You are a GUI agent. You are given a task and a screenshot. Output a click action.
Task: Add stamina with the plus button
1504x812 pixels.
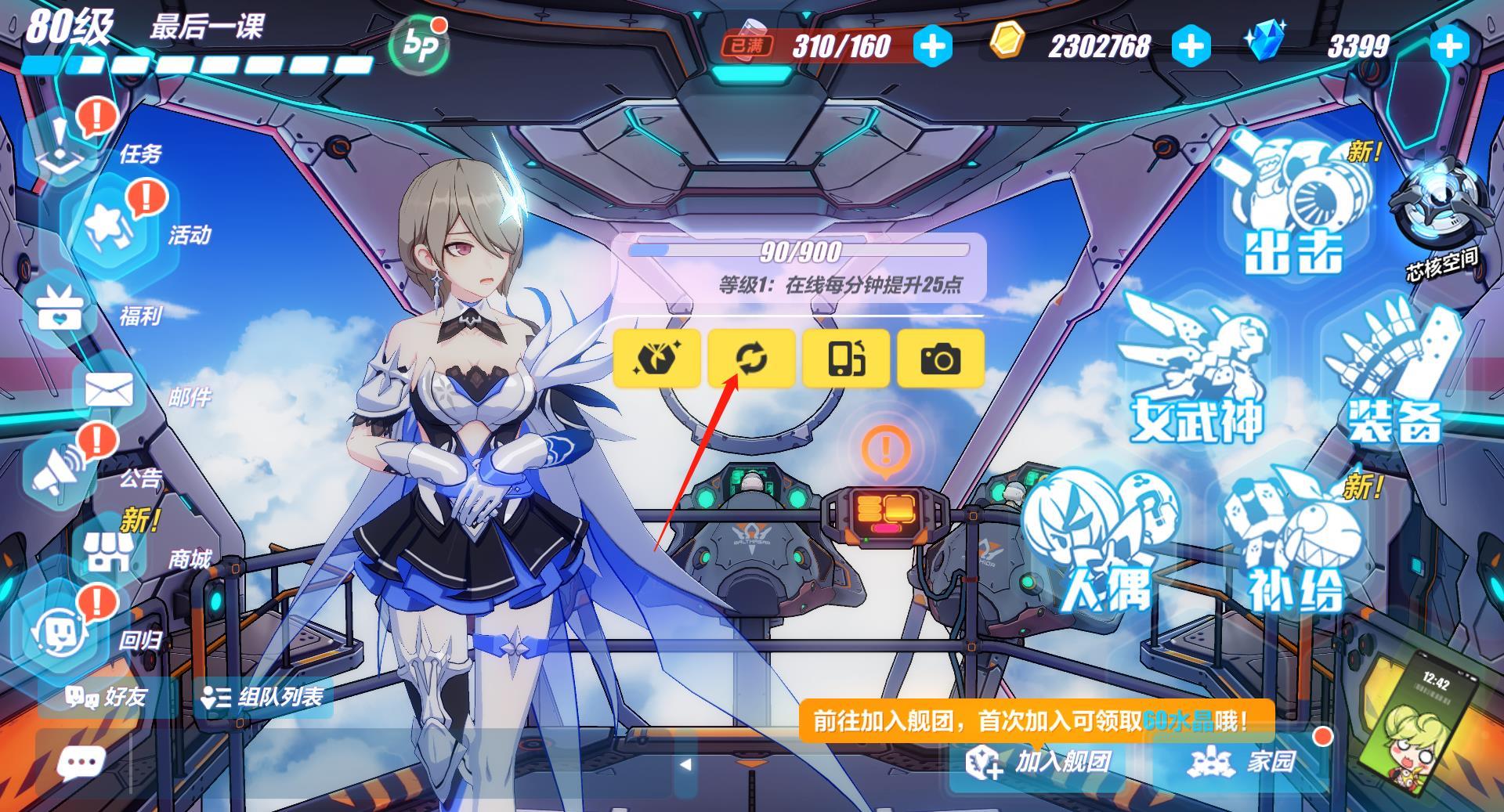tap(932, 46)
